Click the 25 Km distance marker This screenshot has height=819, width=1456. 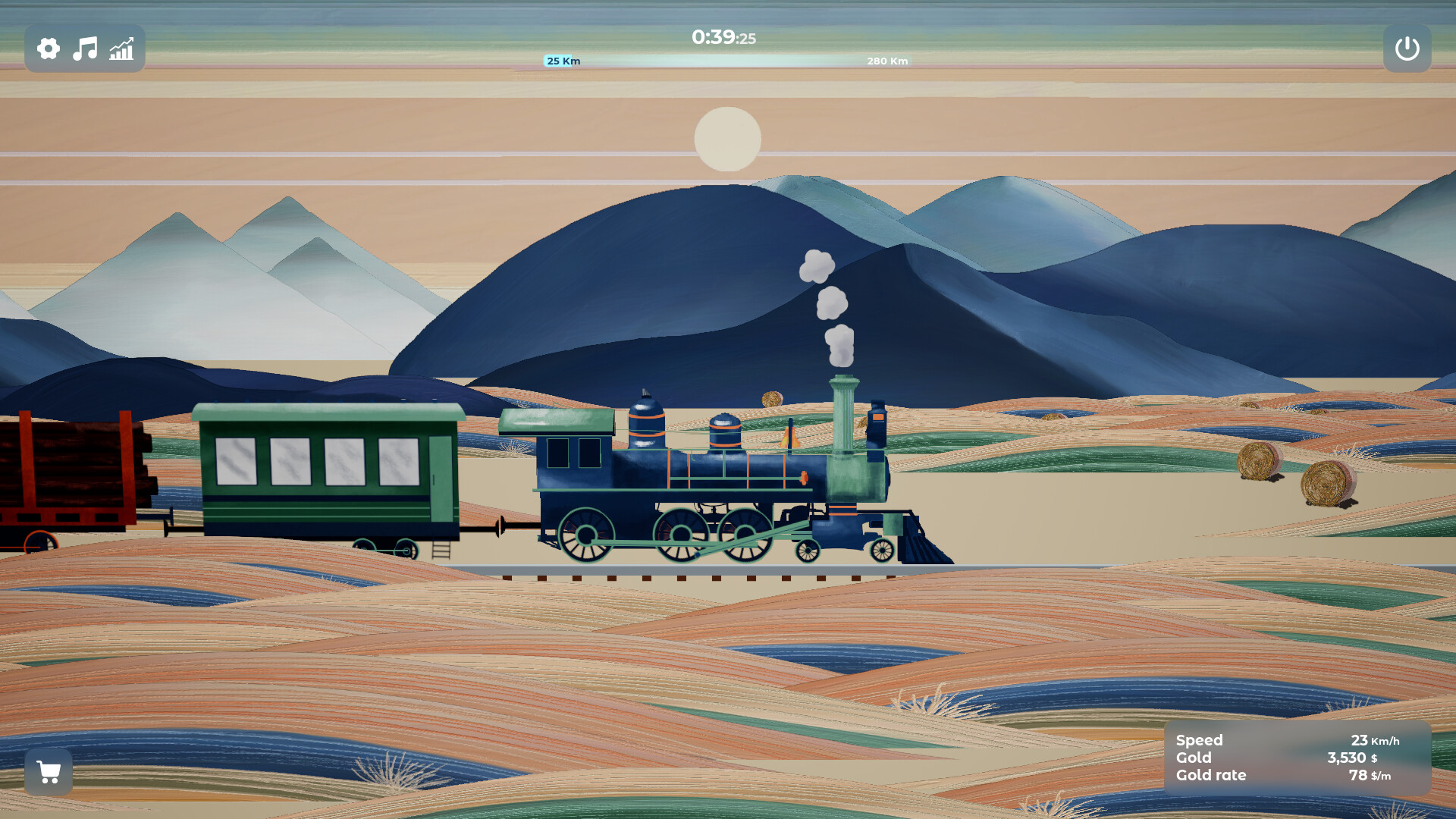(562, 61)
